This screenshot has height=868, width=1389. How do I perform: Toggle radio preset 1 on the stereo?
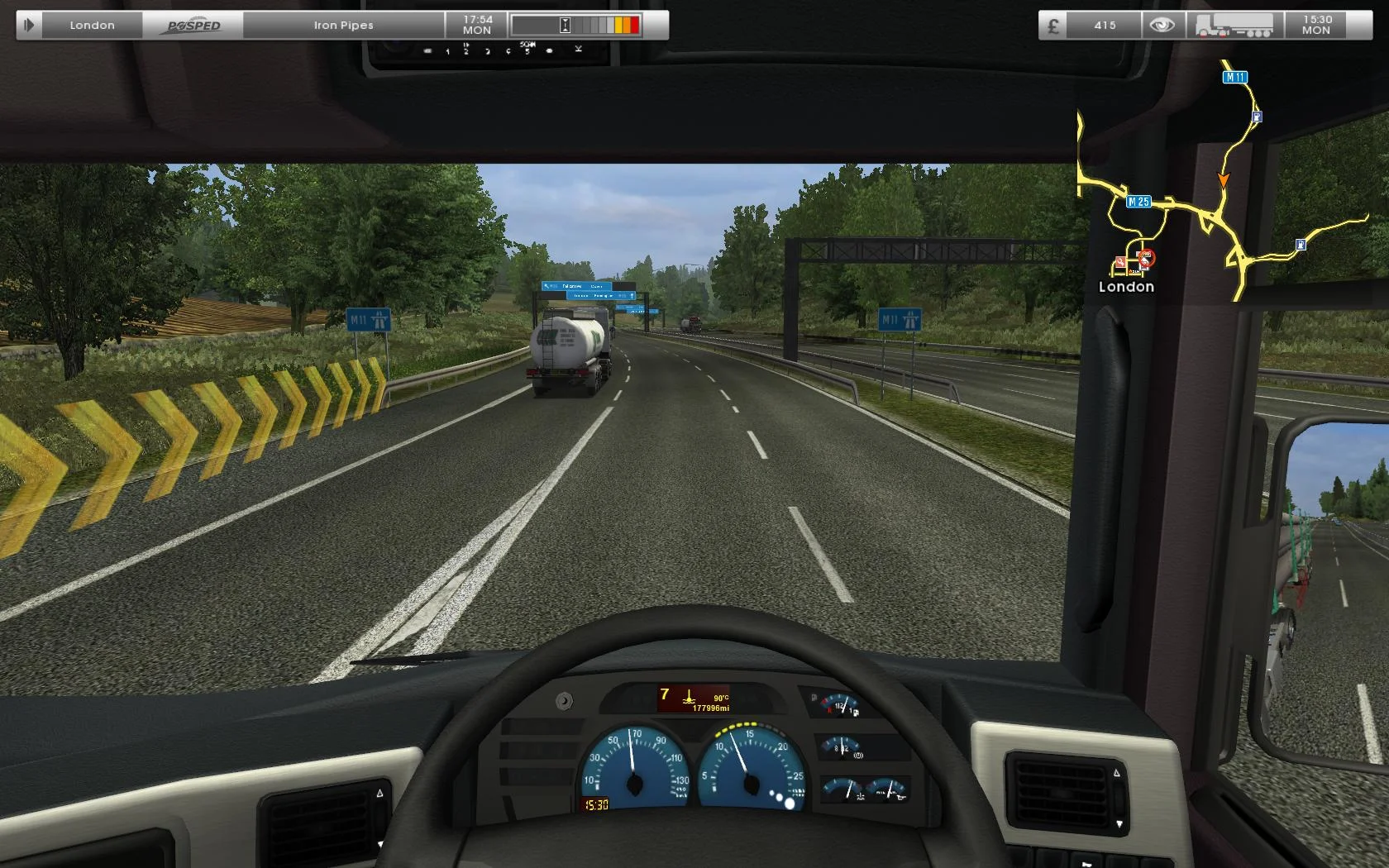(x=447, y=50)
